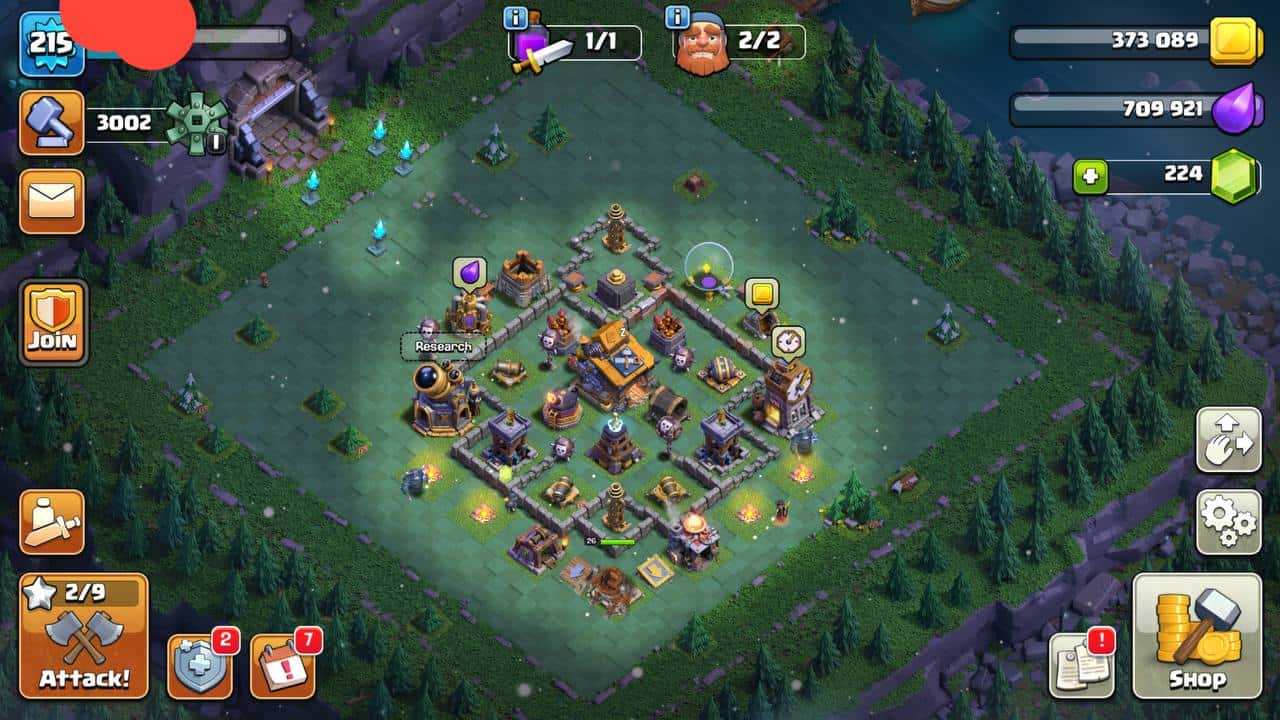Show info for the elixir sword troop slot
1280x720 pixels.
pyautogui.click(x=516, y=19)
